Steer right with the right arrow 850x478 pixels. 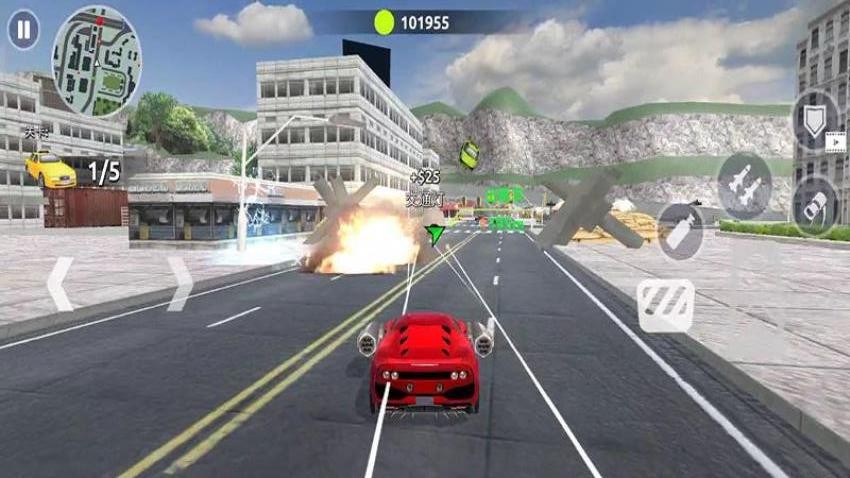(x=179, y=284)
